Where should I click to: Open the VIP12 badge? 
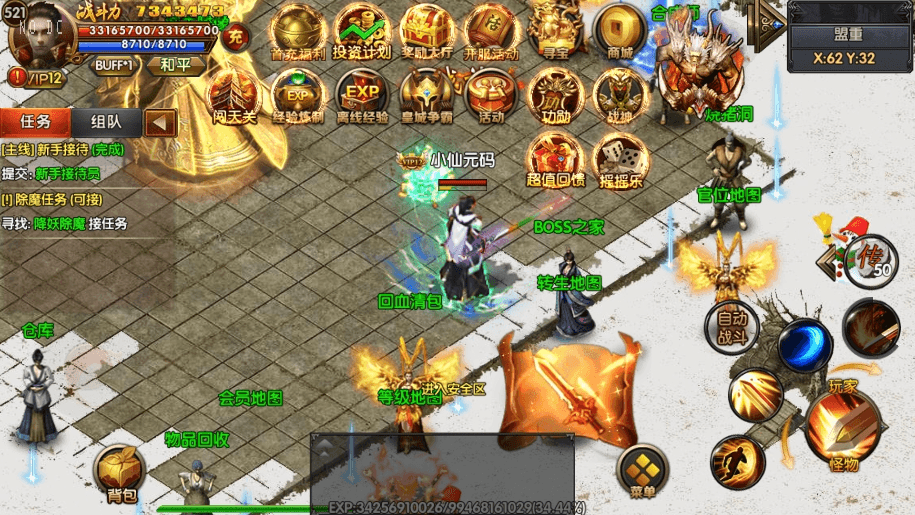pyautogui.click(x=36, y=76)
